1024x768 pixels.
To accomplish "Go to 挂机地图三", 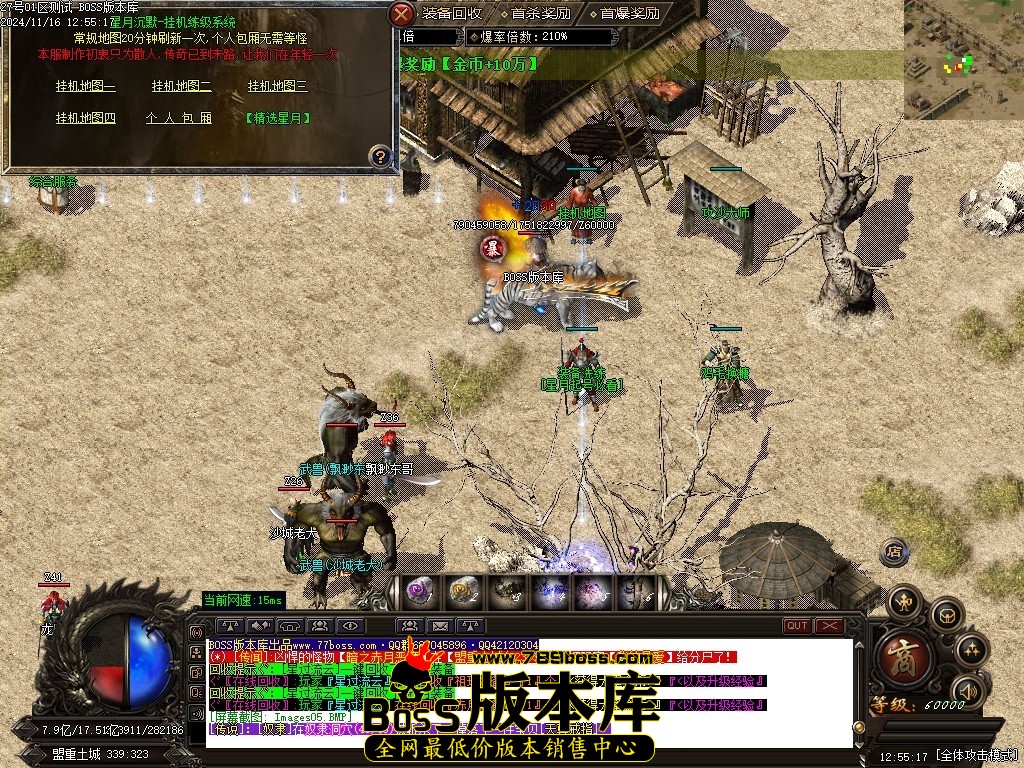I will pos(277,87).
